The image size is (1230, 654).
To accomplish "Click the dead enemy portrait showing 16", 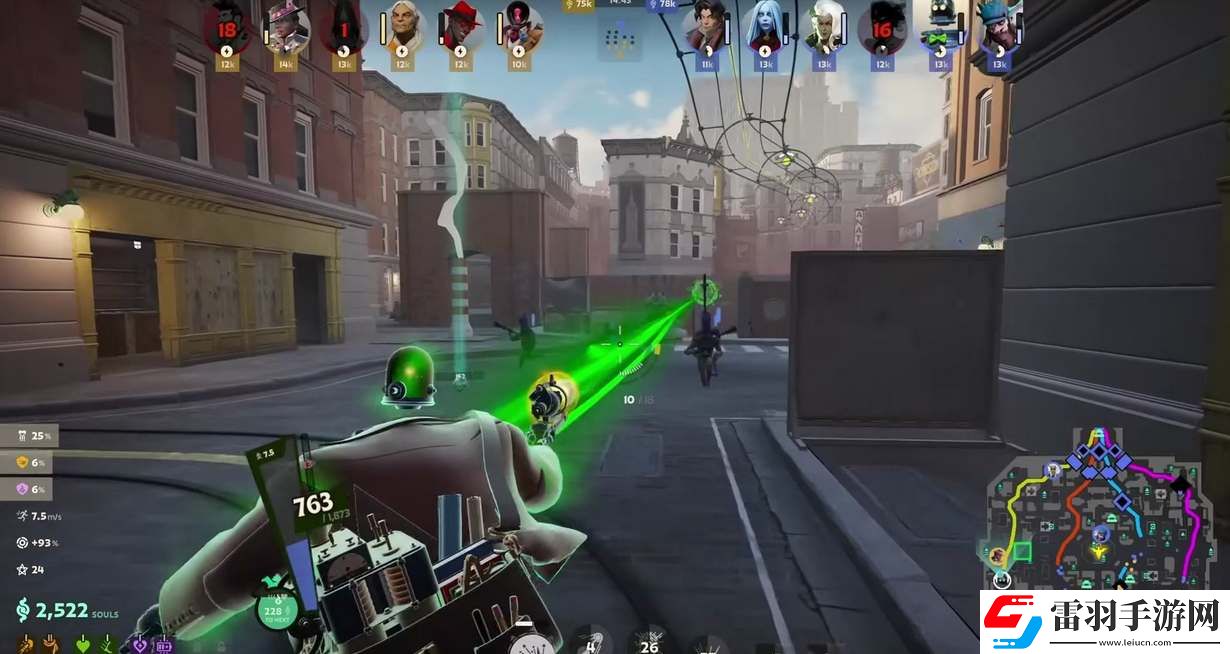I will [881, 28].
